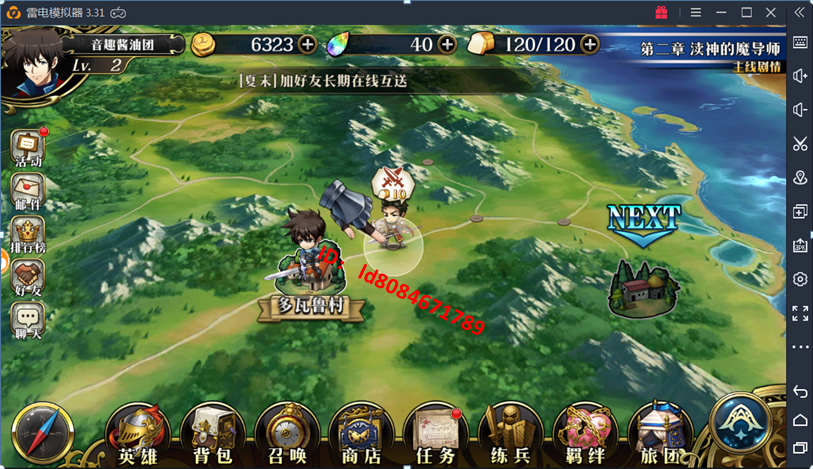Close the emulator window
Screen dimensions: 813x469
click(x=773, y=12)
